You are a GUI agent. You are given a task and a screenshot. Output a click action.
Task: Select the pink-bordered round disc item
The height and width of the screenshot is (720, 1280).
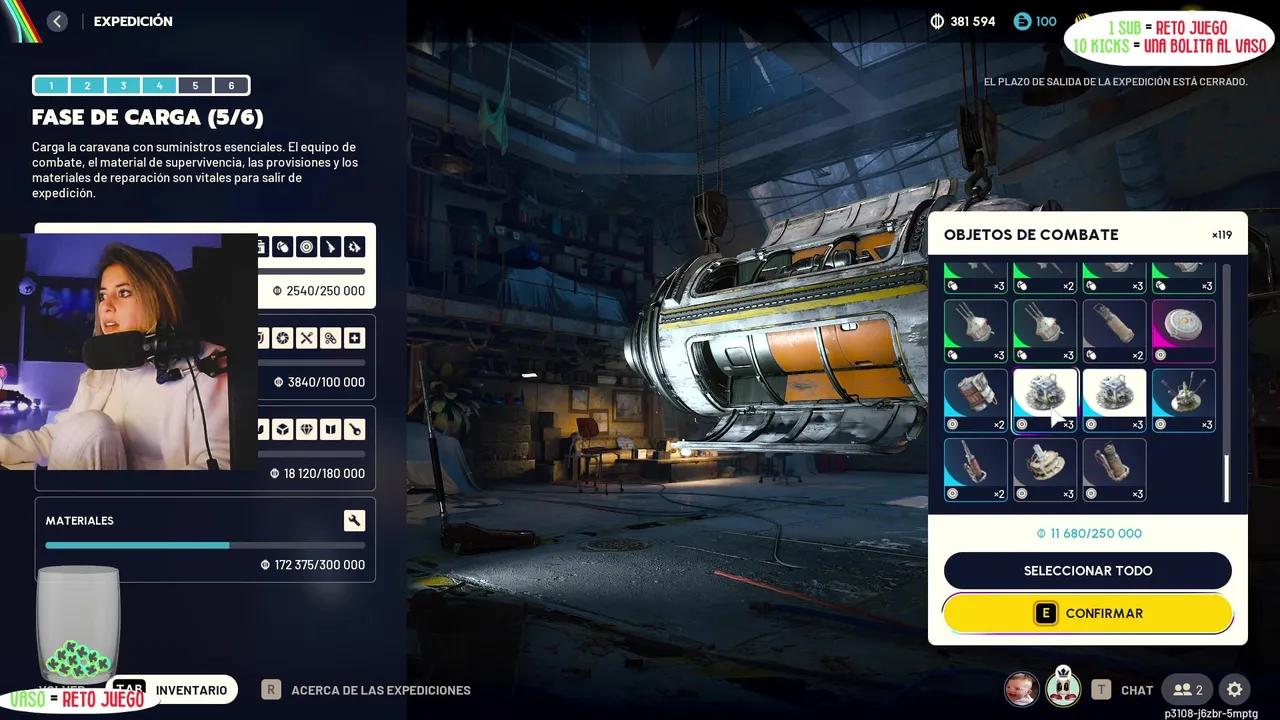pos(1184,331)
